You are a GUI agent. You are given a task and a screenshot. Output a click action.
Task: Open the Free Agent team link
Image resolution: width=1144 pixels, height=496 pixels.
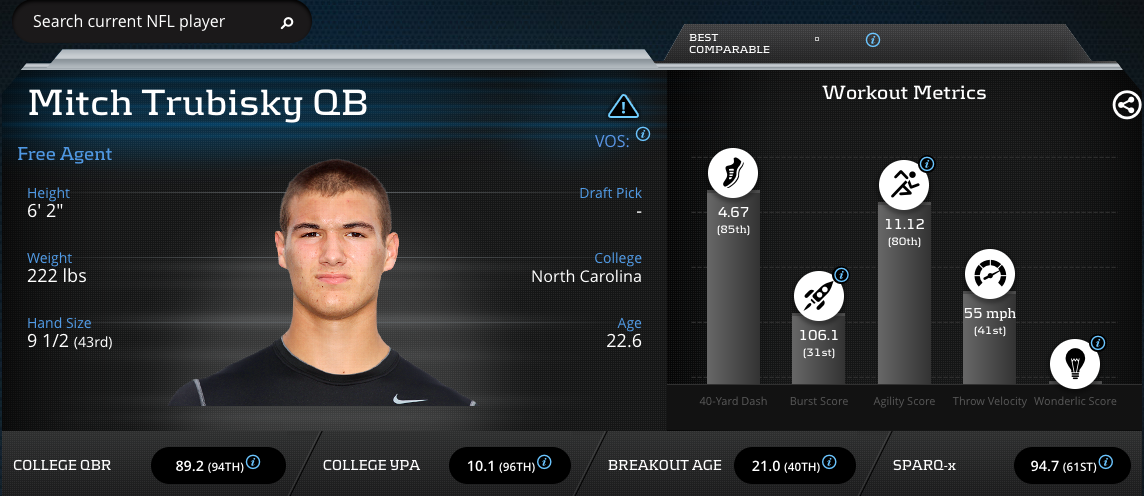click(65, 154)
